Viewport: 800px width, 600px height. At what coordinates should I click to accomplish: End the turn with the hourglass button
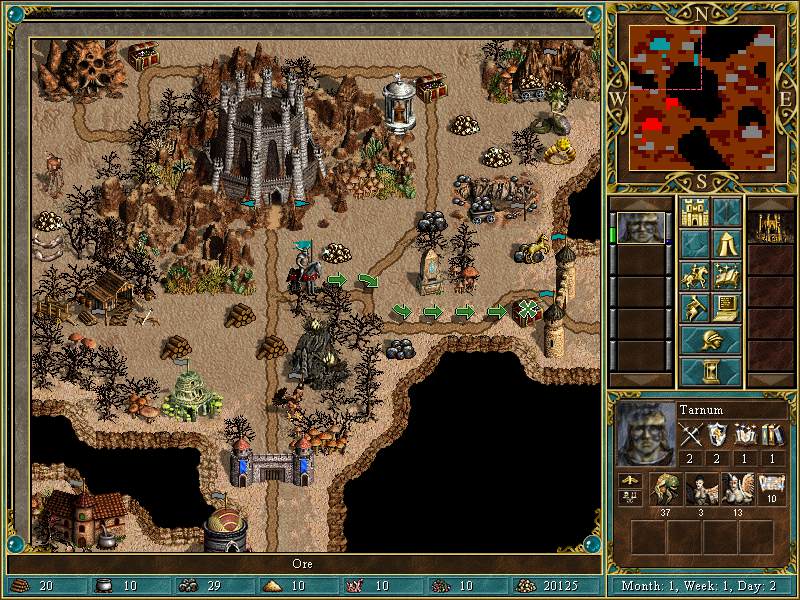click(x=711, y=371)
